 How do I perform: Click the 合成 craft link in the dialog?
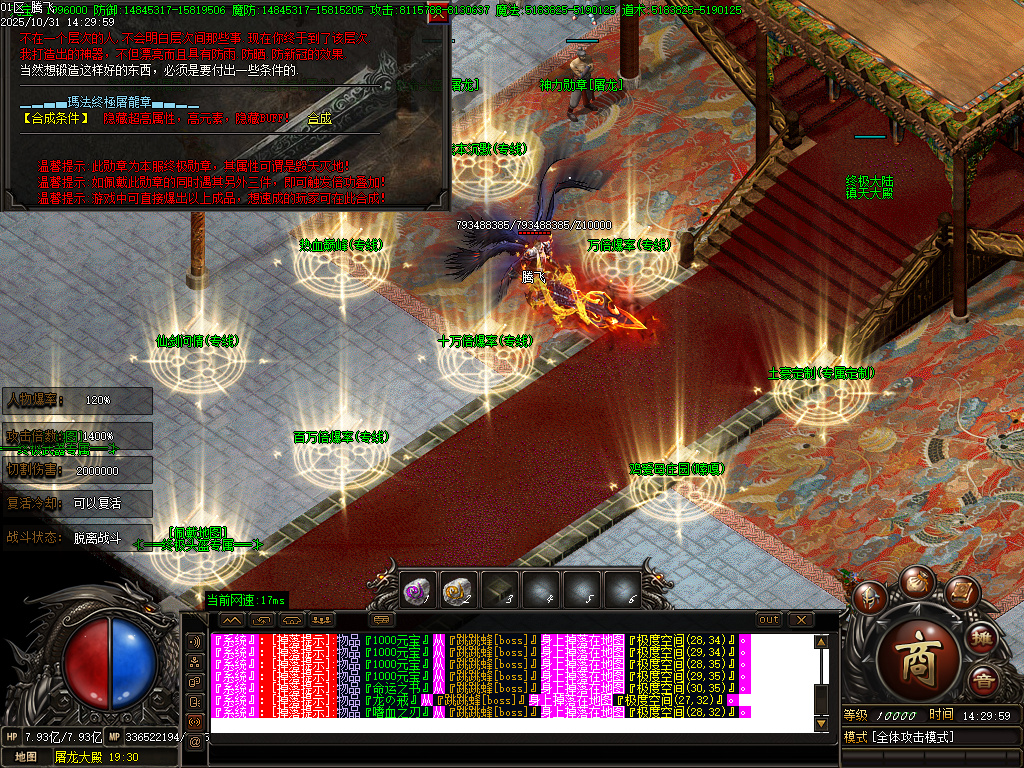pyautogui.click(x=319, y=118)
